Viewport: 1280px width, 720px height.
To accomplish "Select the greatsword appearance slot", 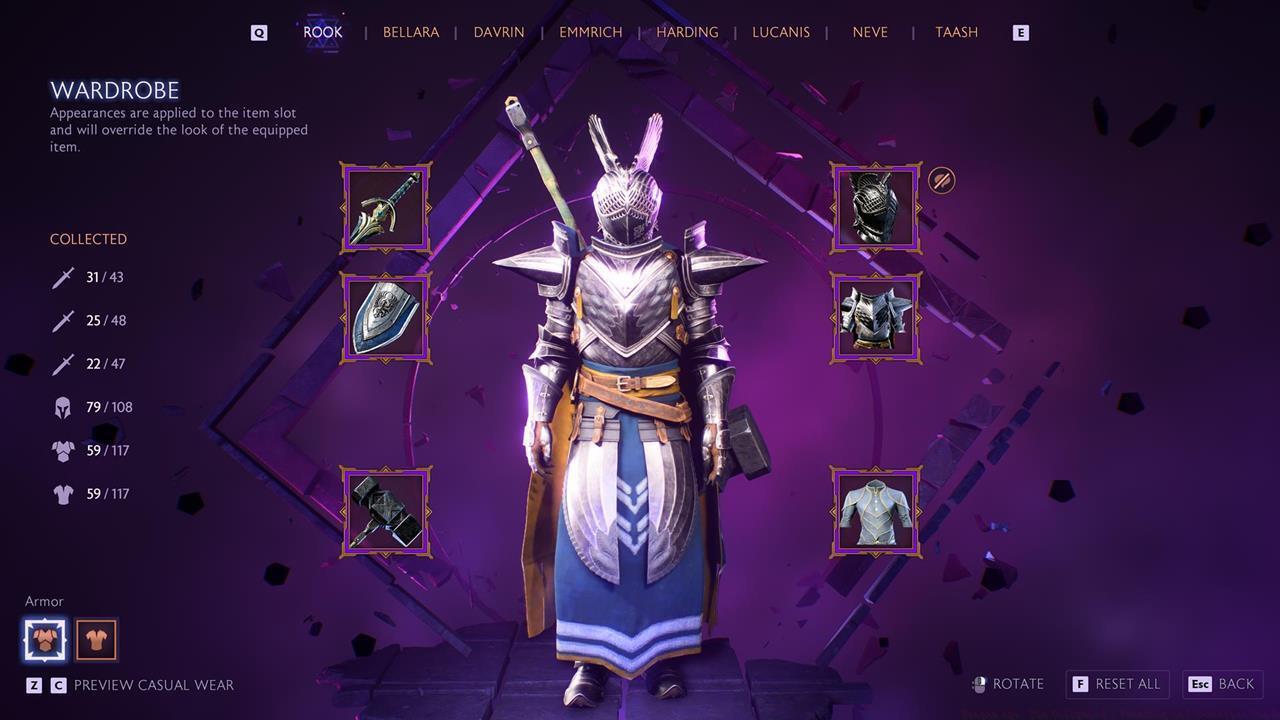I will [385, 209].
